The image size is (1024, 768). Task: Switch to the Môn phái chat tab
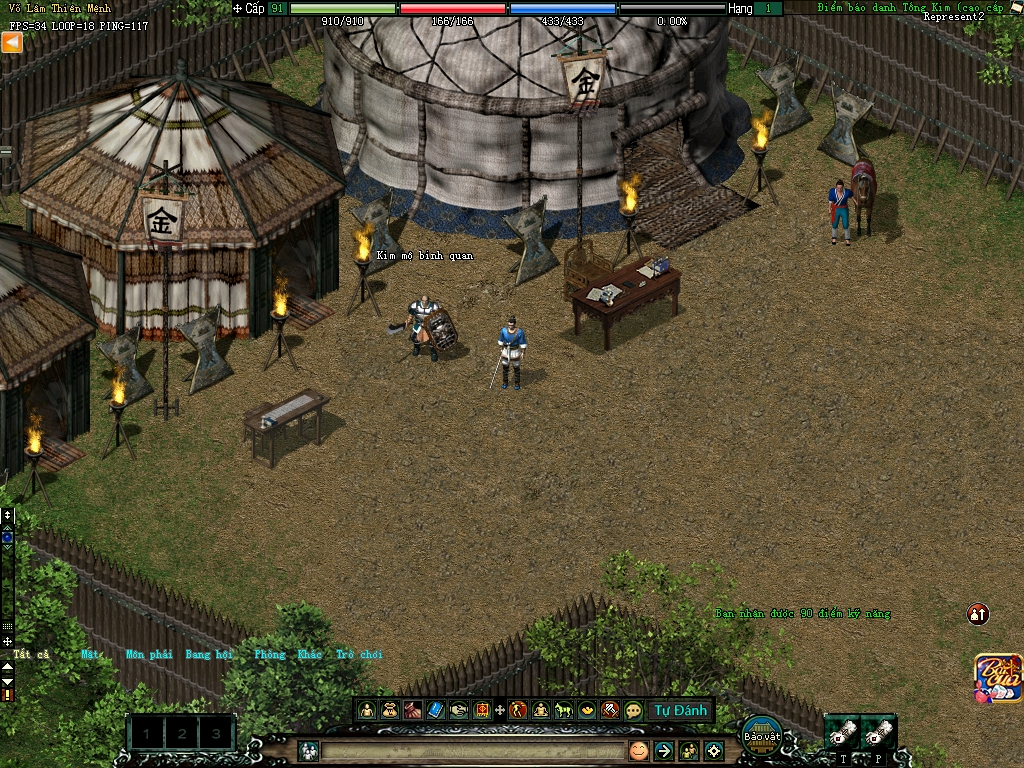pos(148,654)
